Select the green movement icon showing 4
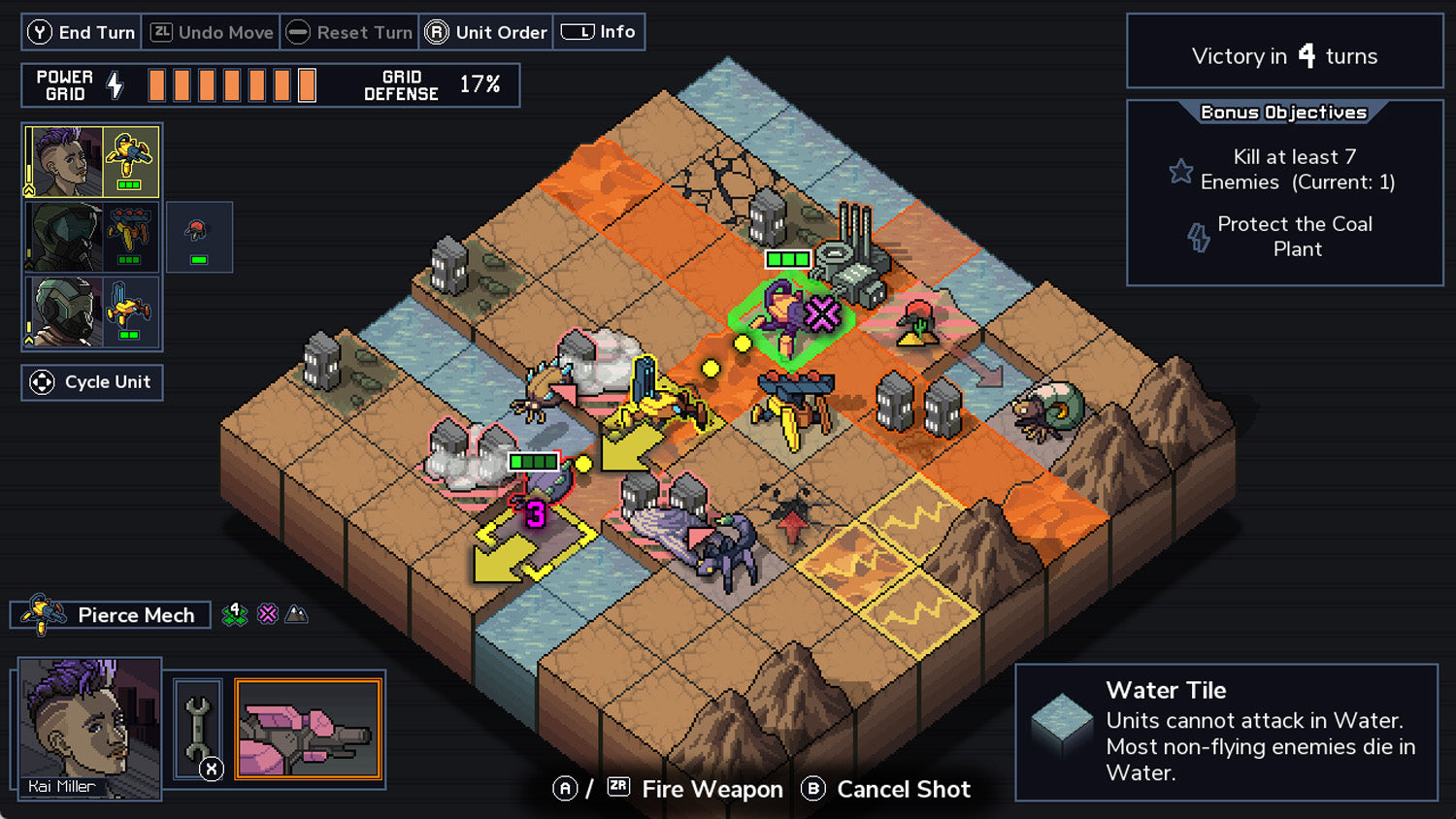Image resolution: width=1456 pixels, height=819 pixels. coord(233,612)
